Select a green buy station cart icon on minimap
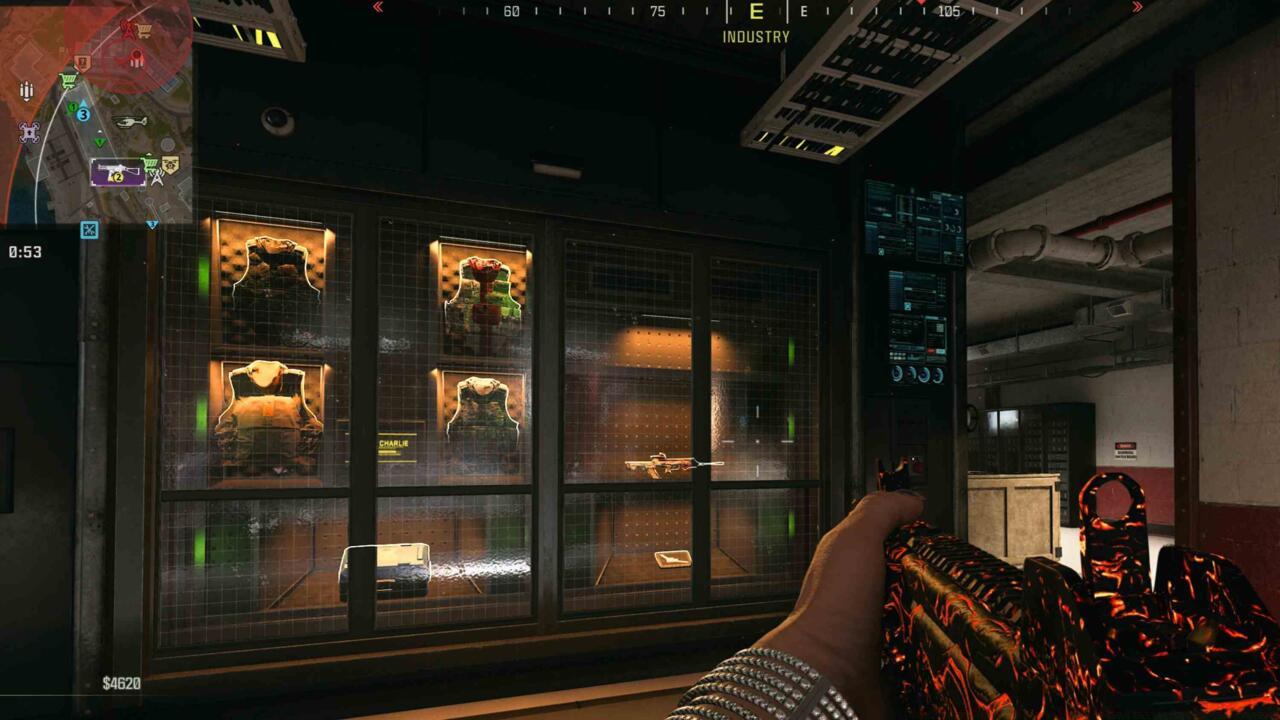Screen dimensions: 1280x720 (x=66, y=78)
